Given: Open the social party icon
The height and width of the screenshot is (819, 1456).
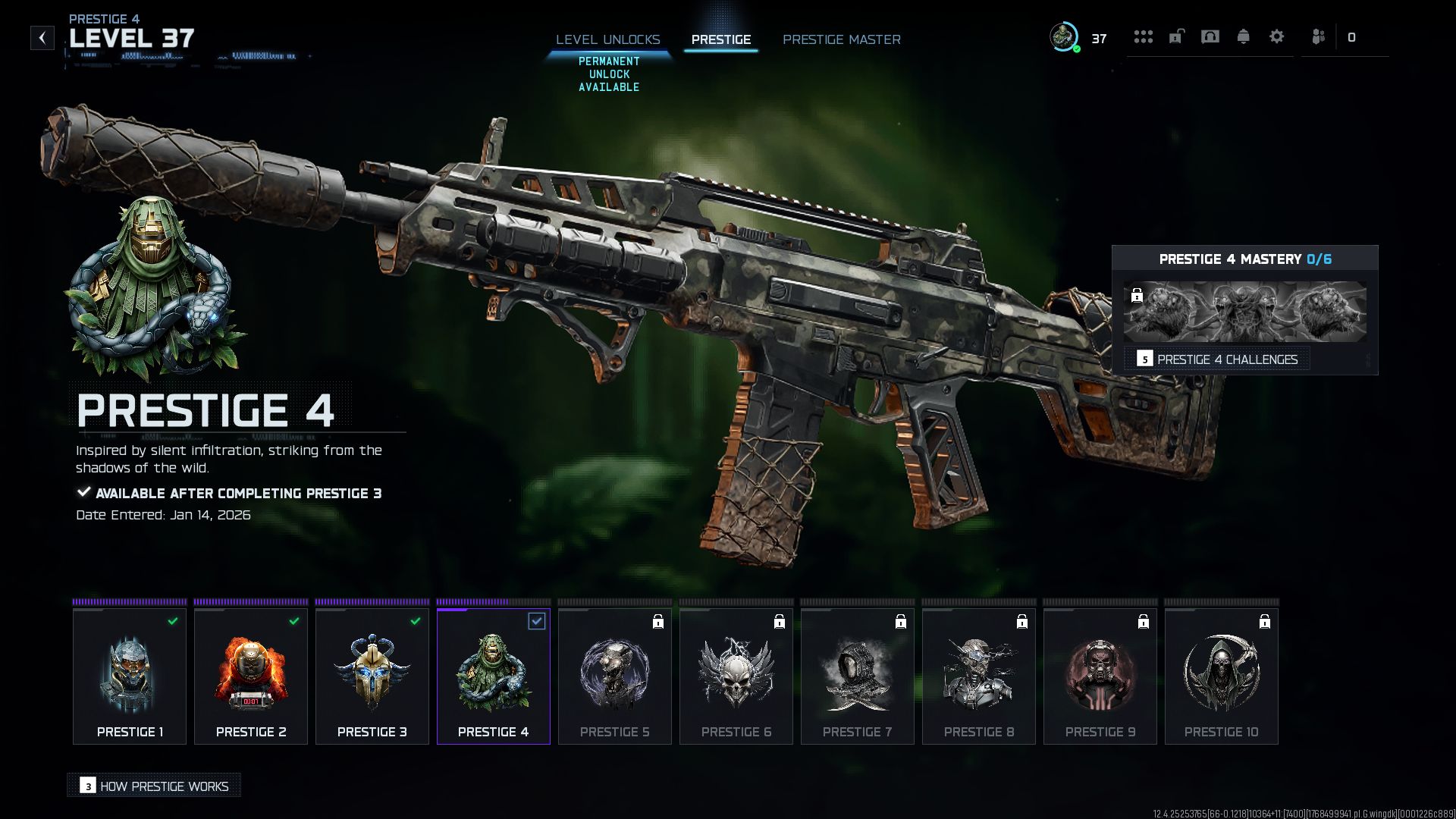Looking at the screenshot, I should (1318, 37).
